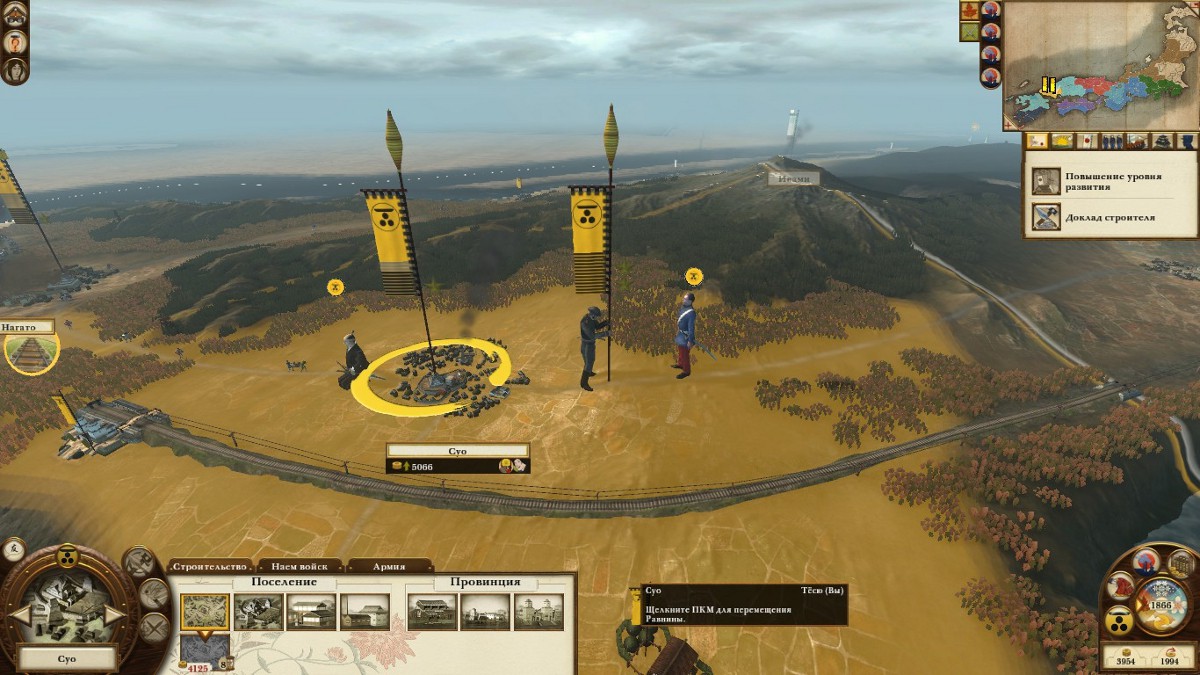Image resolution: width=1200 pixels, height=675 pixels.
Task: Click the Суо settlement label on map
Action: (457, 451)
